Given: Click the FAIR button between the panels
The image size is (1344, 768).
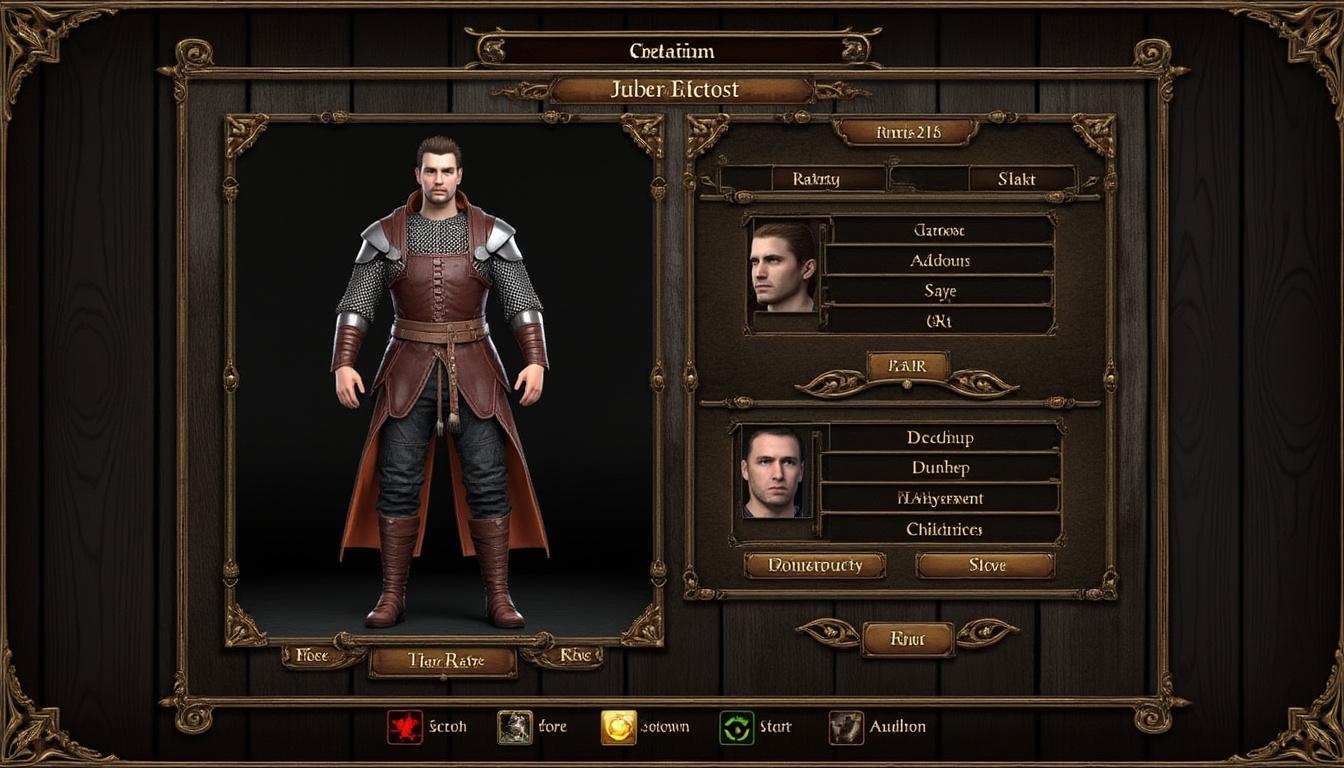Looking at the screenshot, I should pos(907,366).
